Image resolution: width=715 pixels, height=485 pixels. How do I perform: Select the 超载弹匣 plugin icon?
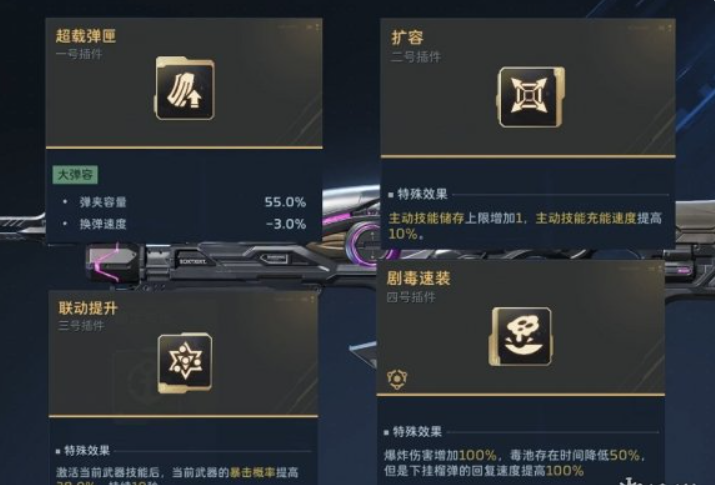[184, 89]
